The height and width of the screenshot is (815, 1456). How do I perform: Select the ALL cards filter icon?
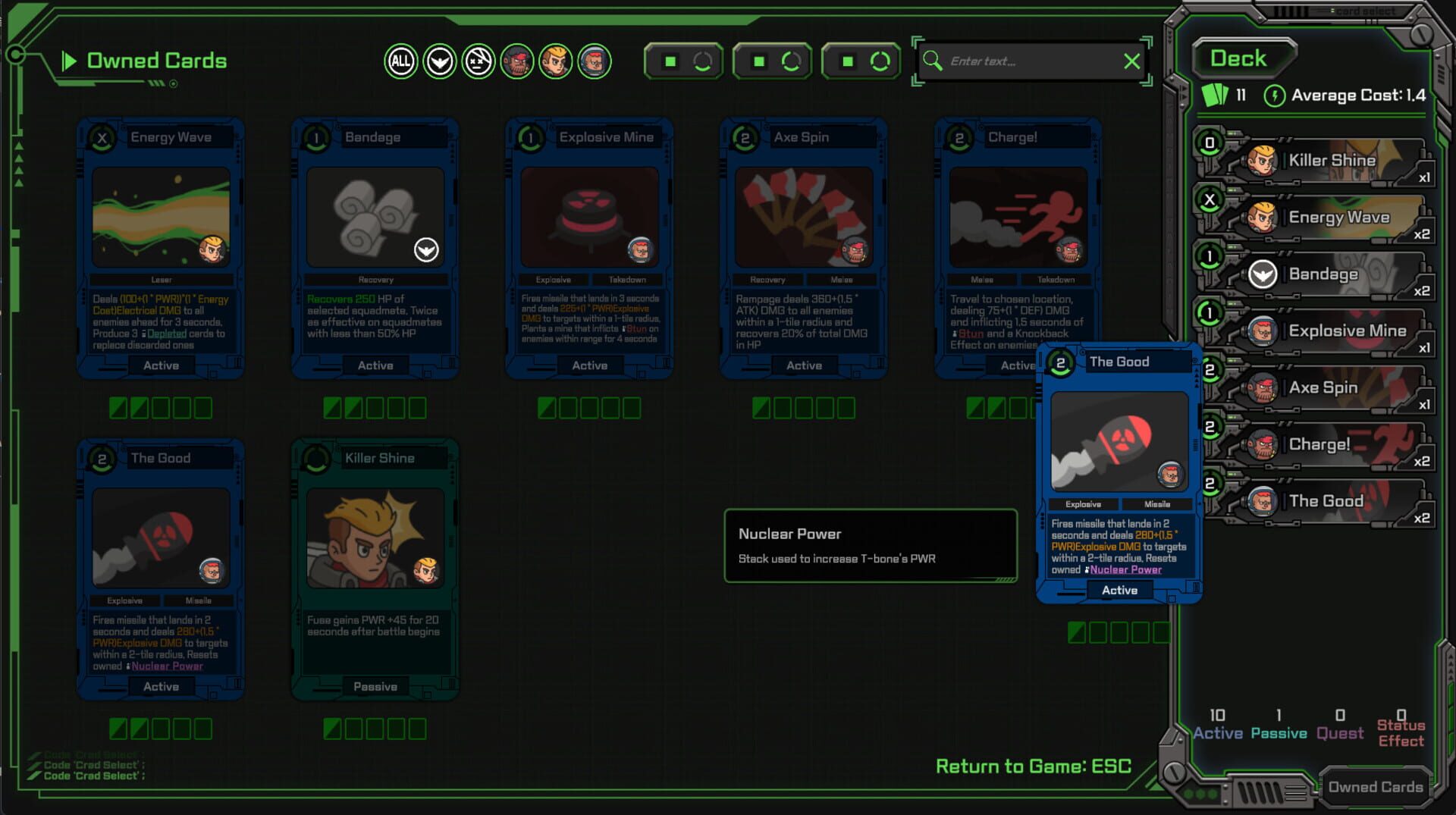[x=400, y=61]
